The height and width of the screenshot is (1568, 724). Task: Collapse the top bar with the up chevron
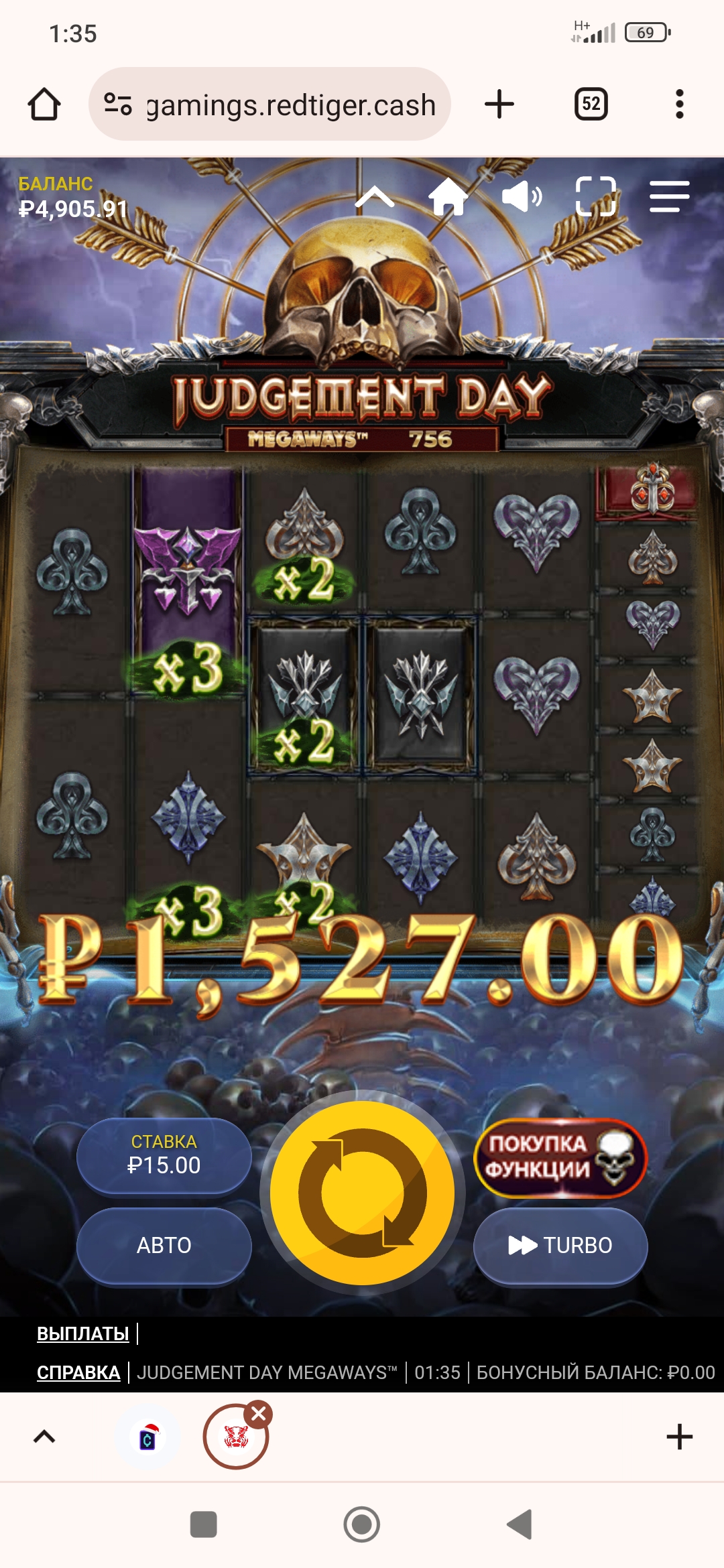tap(374, 198)
